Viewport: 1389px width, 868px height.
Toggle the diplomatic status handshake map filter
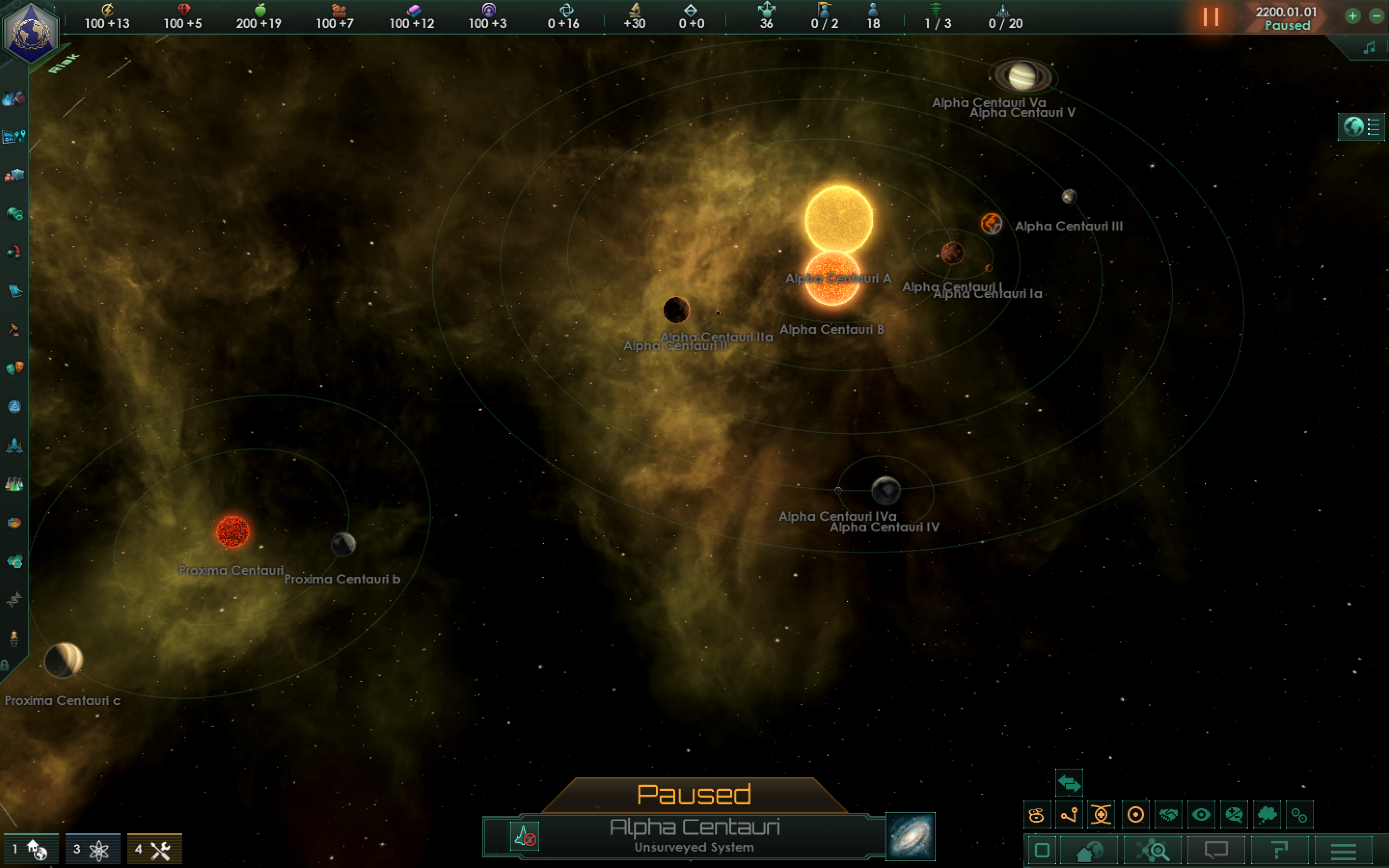coord(1169,814)
